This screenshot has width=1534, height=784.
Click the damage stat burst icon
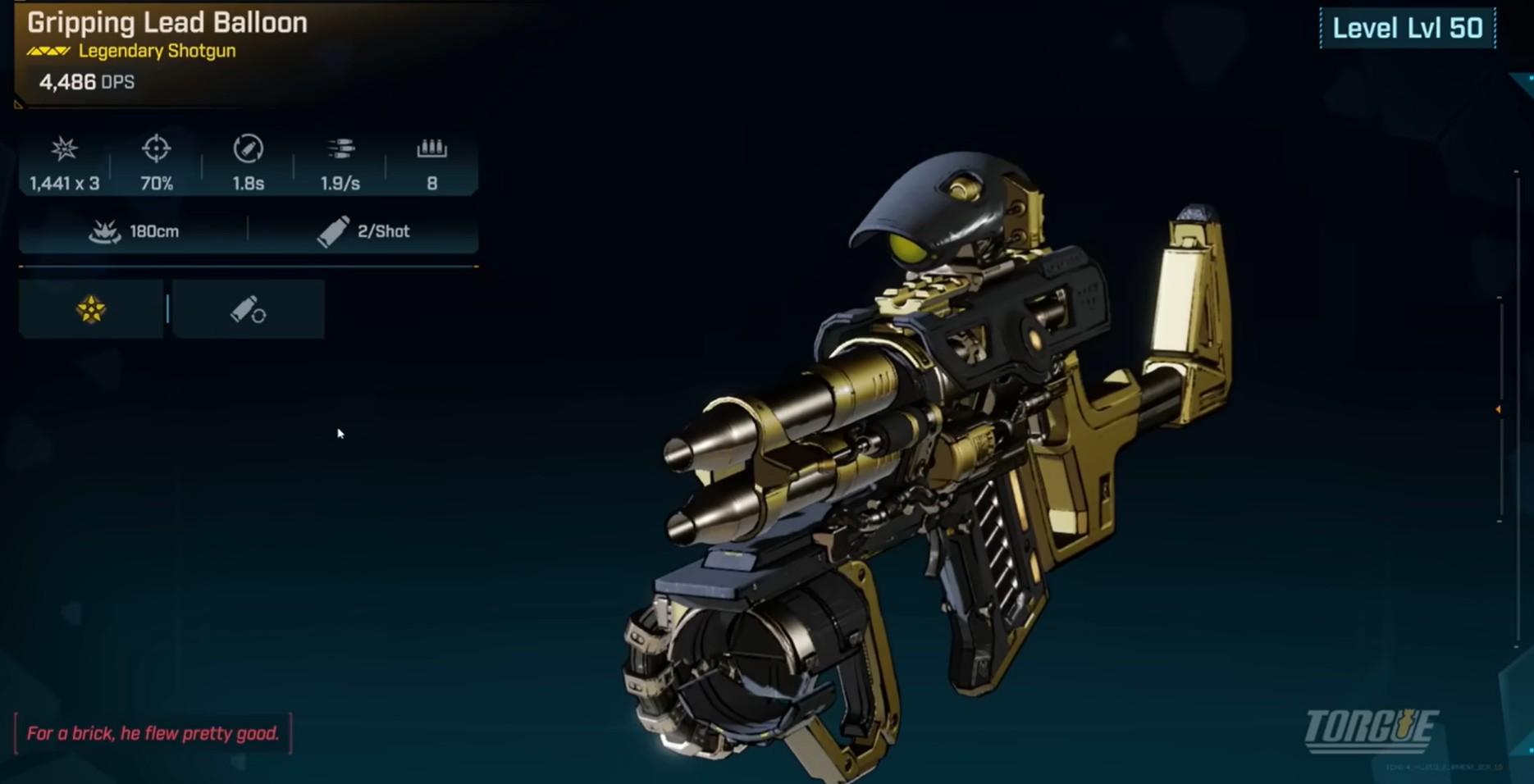(x=62, y=150)
